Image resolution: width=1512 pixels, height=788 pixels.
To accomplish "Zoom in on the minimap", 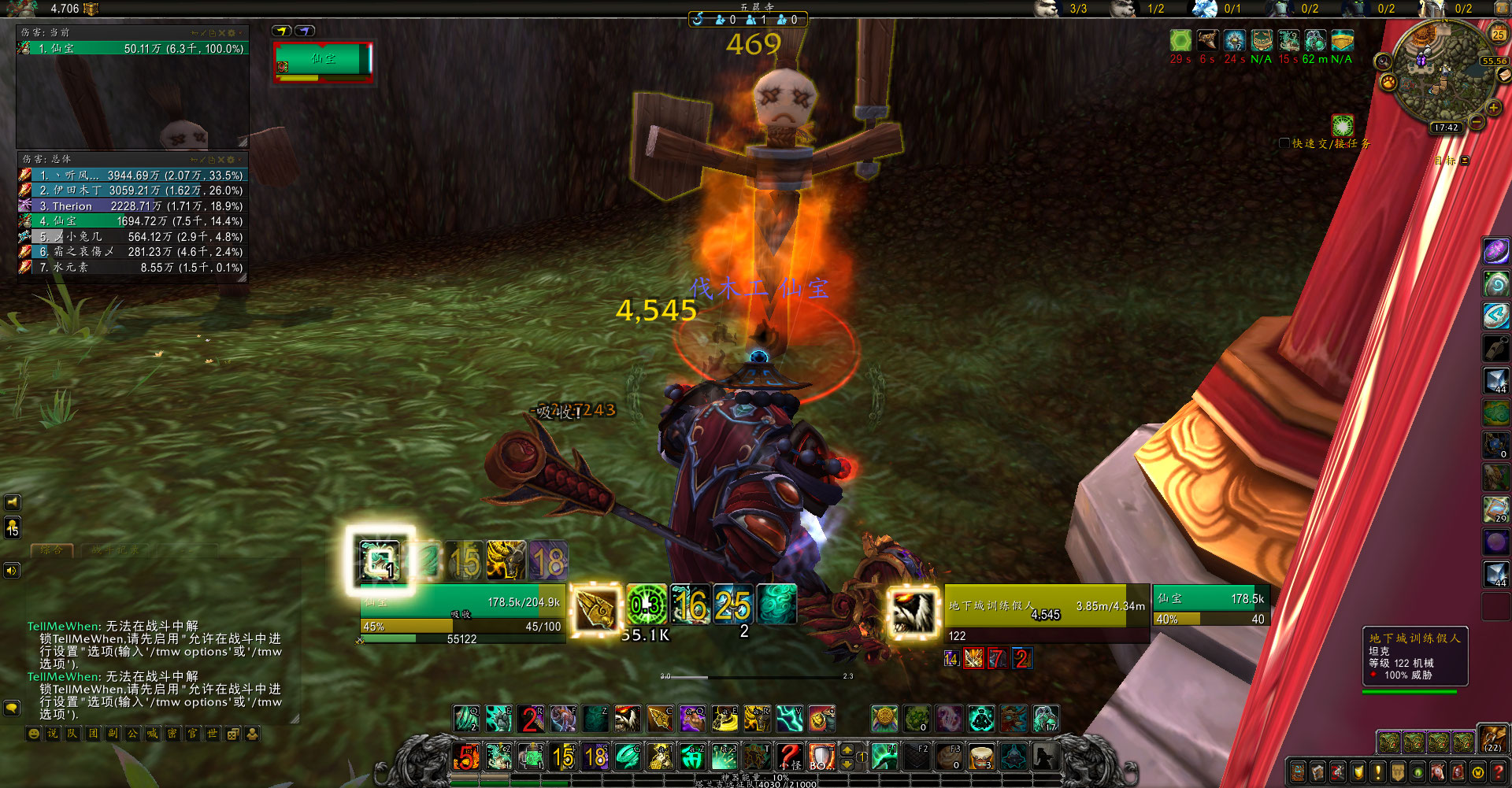I will click(1493, 107).
